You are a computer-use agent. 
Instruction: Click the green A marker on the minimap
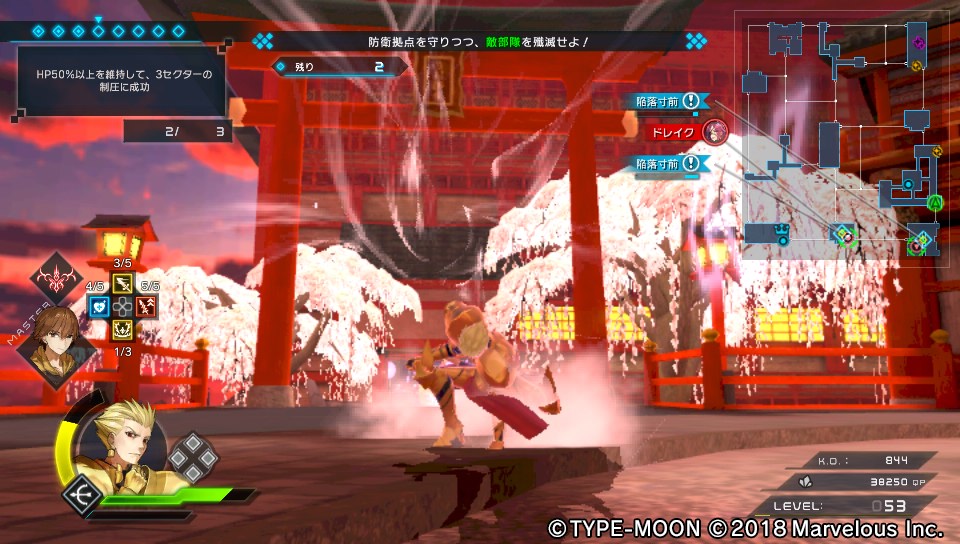(935, 203)
